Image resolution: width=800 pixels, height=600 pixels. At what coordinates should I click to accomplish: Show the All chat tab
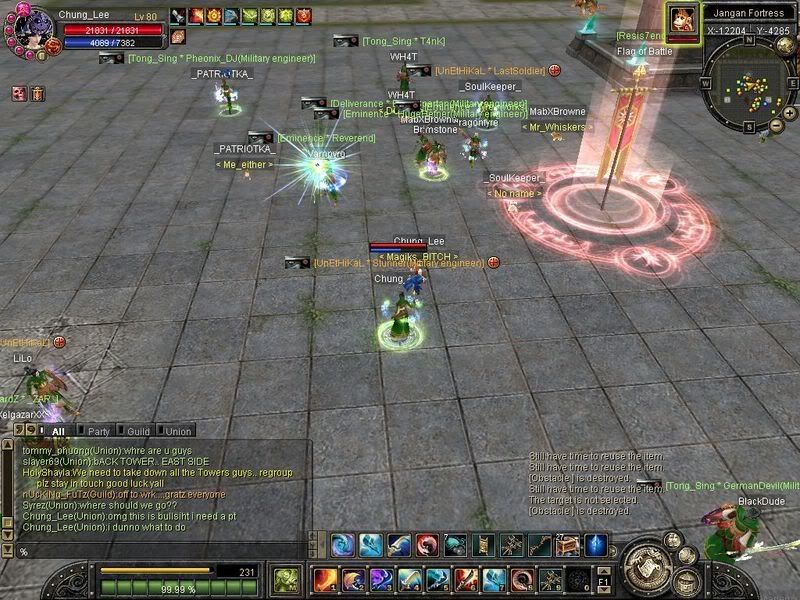[58, 432]
